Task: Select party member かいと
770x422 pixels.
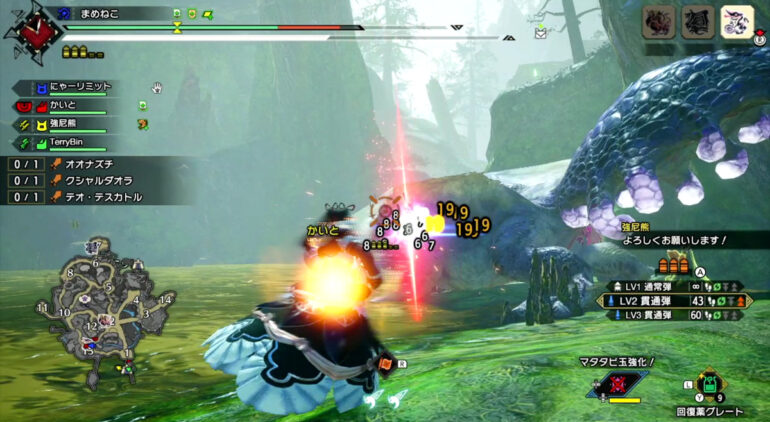Action: click(x=62, y=105)
